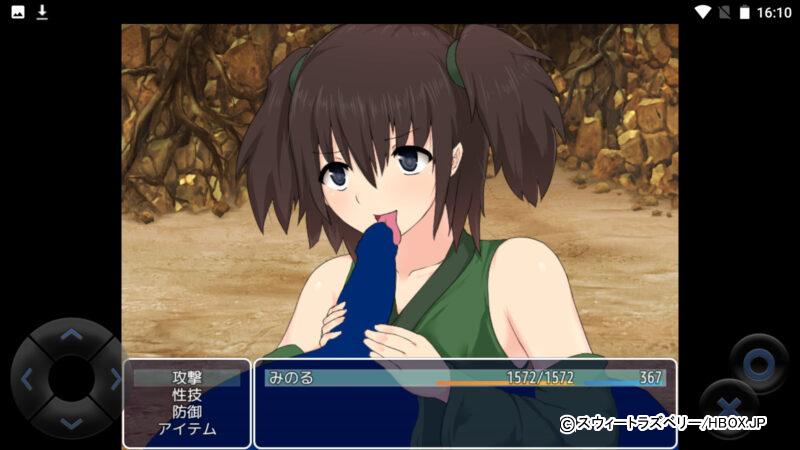Select the 防御 defend command
The height and width of the screenshot is (450, 800).
pos(187,412)
